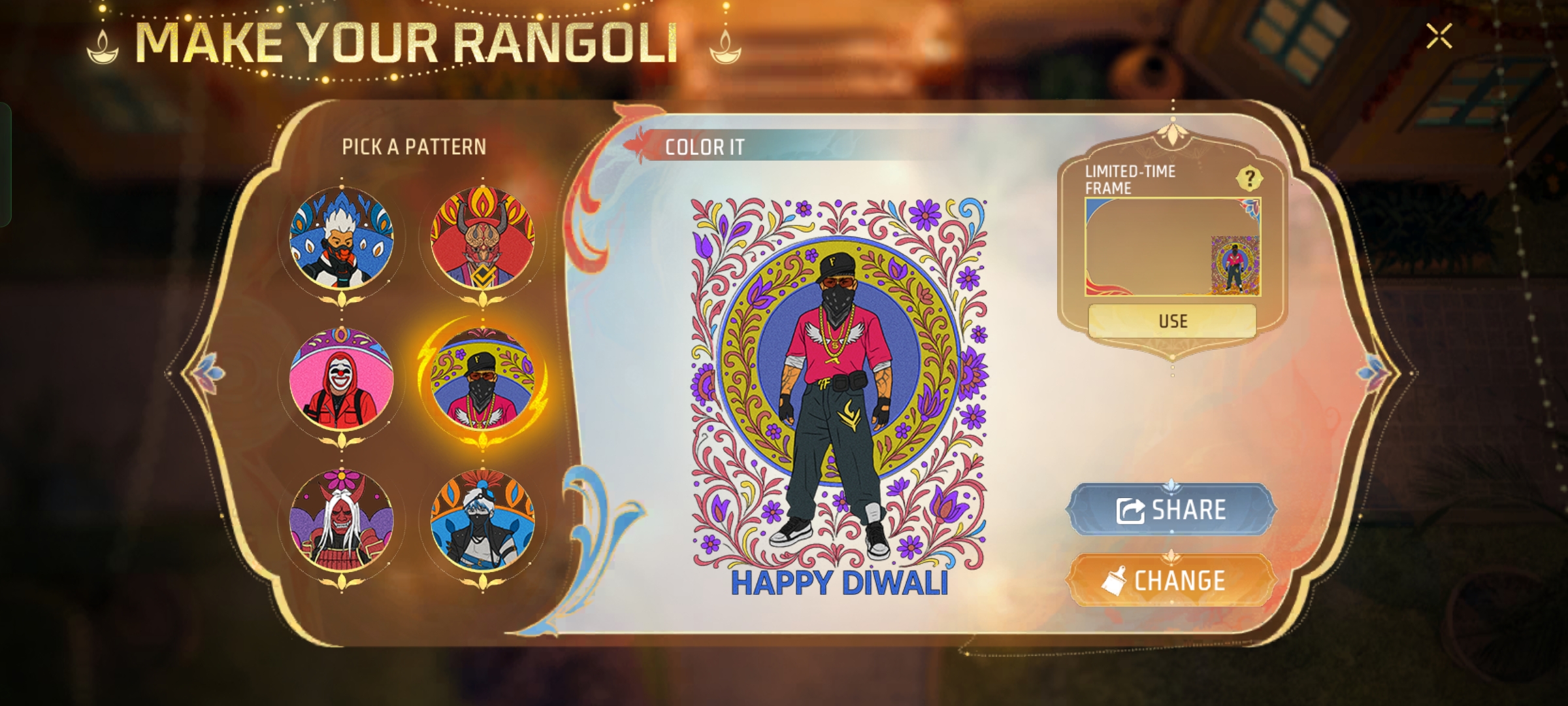Choose the white-haired red oni pattern
Screen dimensions: 1568x706
pos(342,520)
